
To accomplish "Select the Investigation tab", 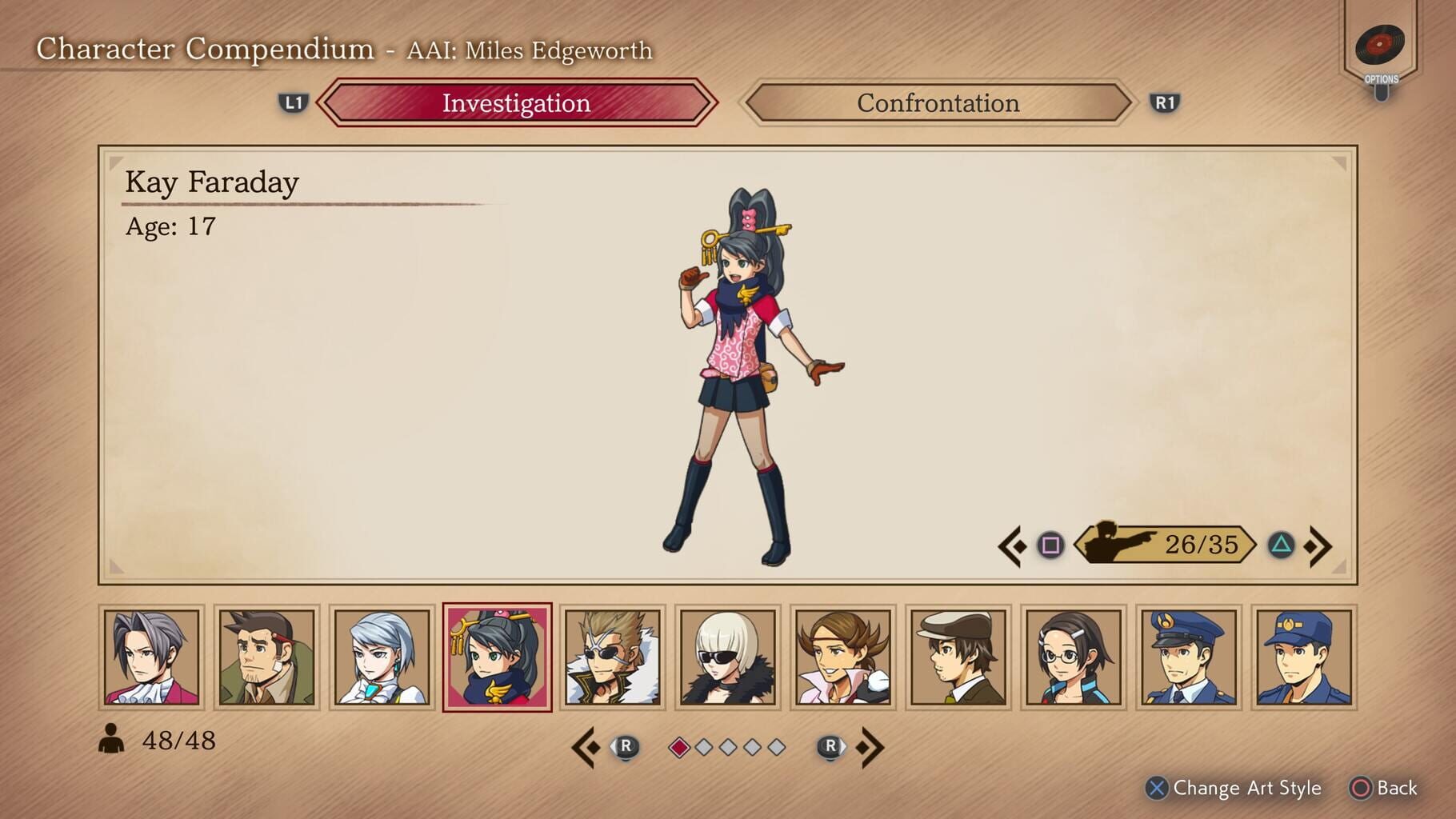I will [x=517, y=103].
